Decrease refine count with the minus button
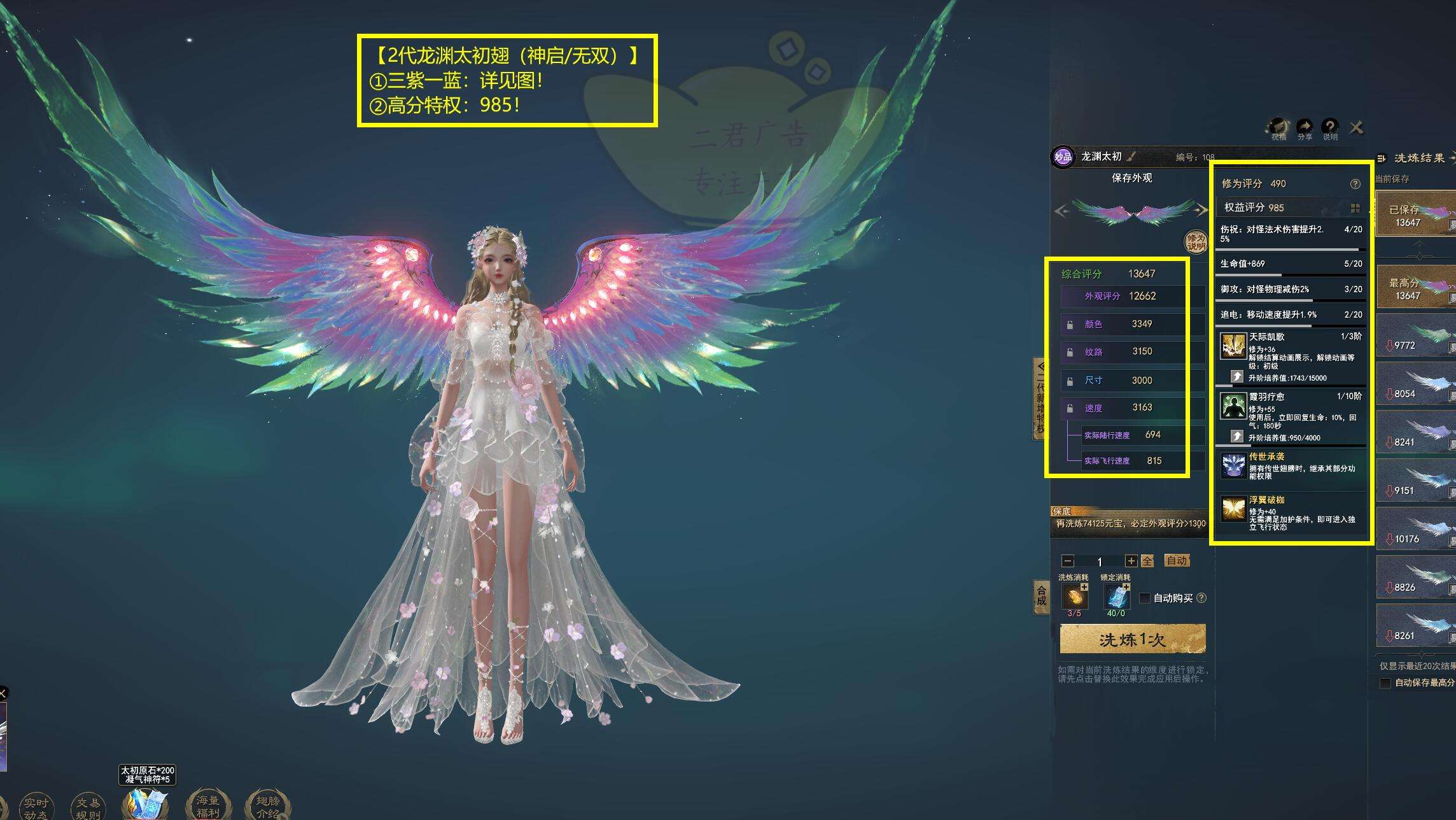 1068,561
